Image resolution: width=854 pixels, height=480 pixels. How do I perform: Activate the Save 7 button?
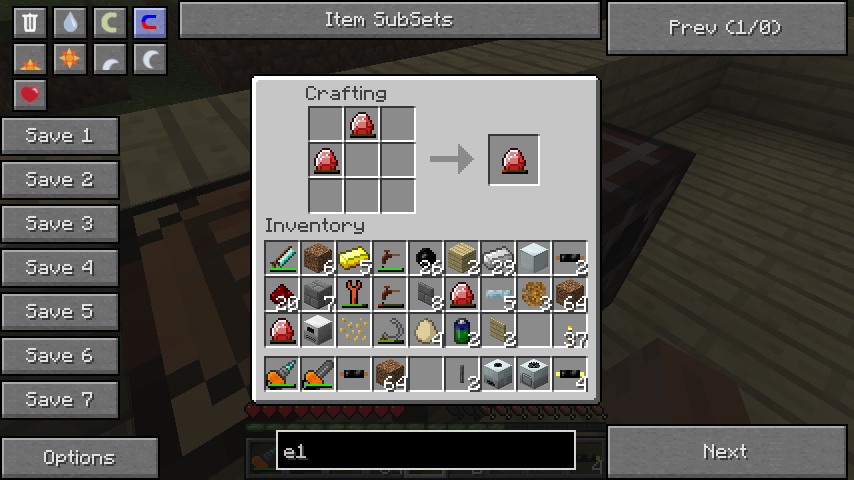click(60, 400)
